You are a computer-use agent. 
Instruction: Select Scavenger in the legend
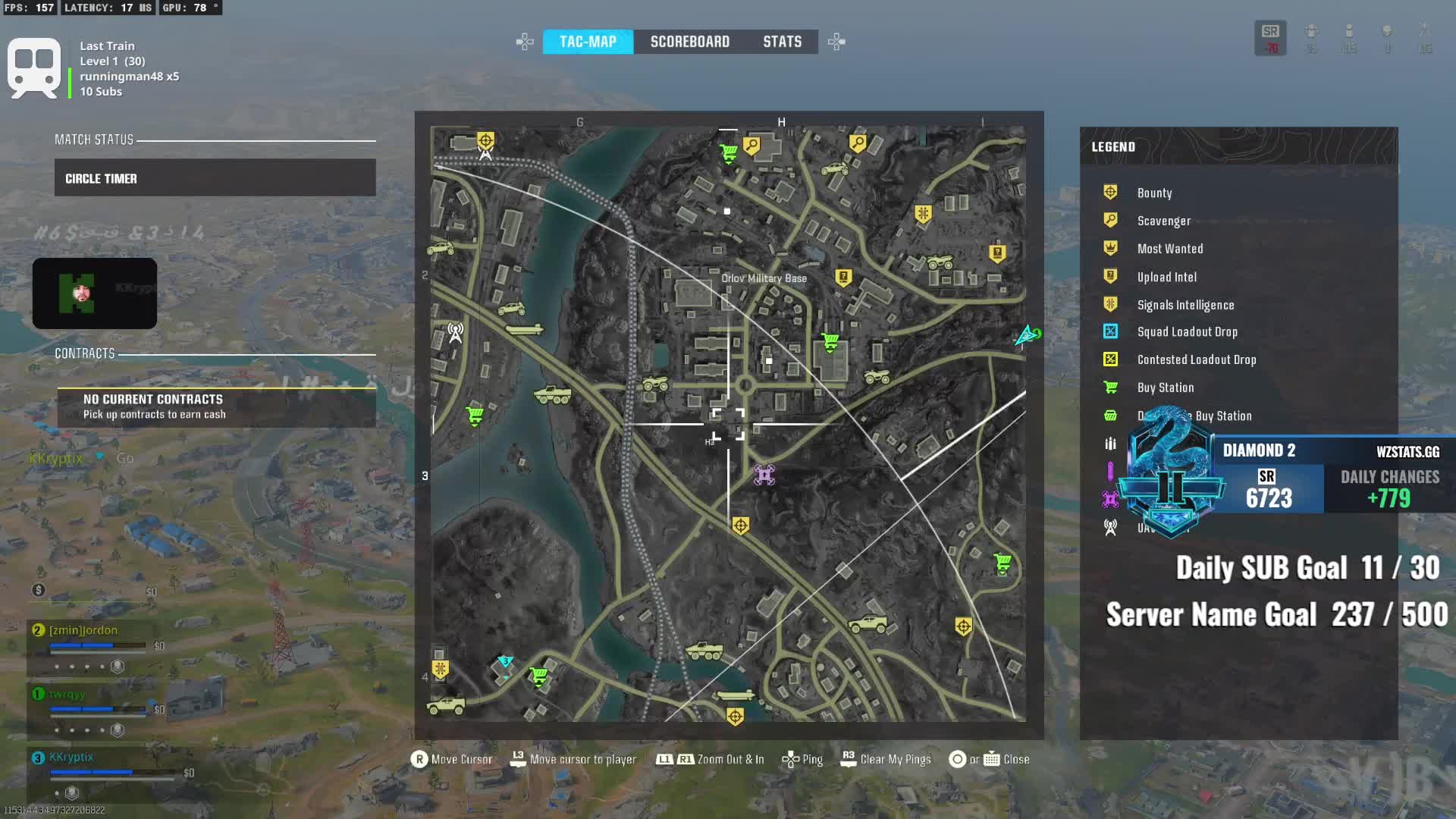point(1163,221)
